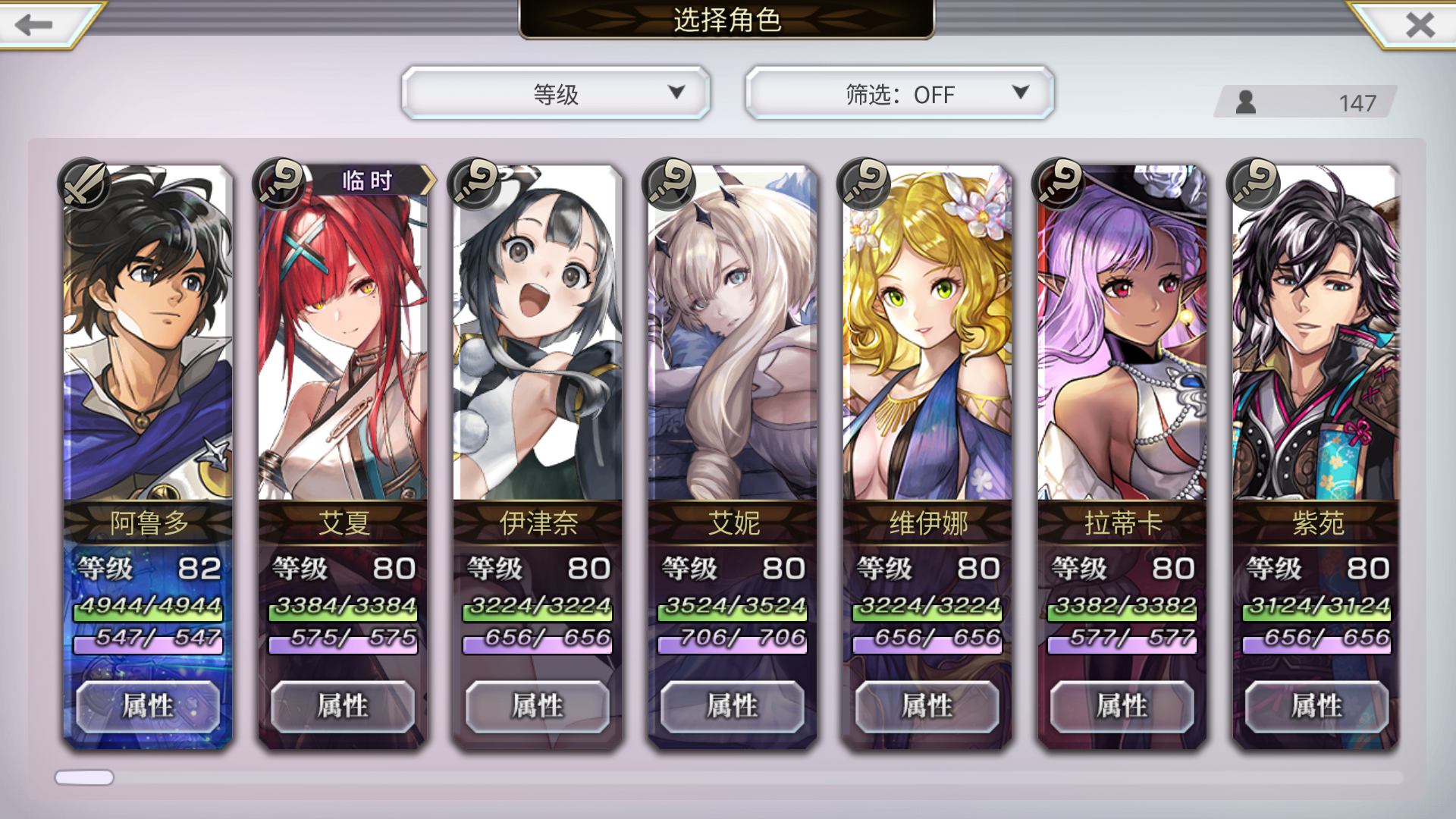Viewport: 1456px width, 819px height.
Task: Open the 等级 sort dropdown
Action: (556, 93)
